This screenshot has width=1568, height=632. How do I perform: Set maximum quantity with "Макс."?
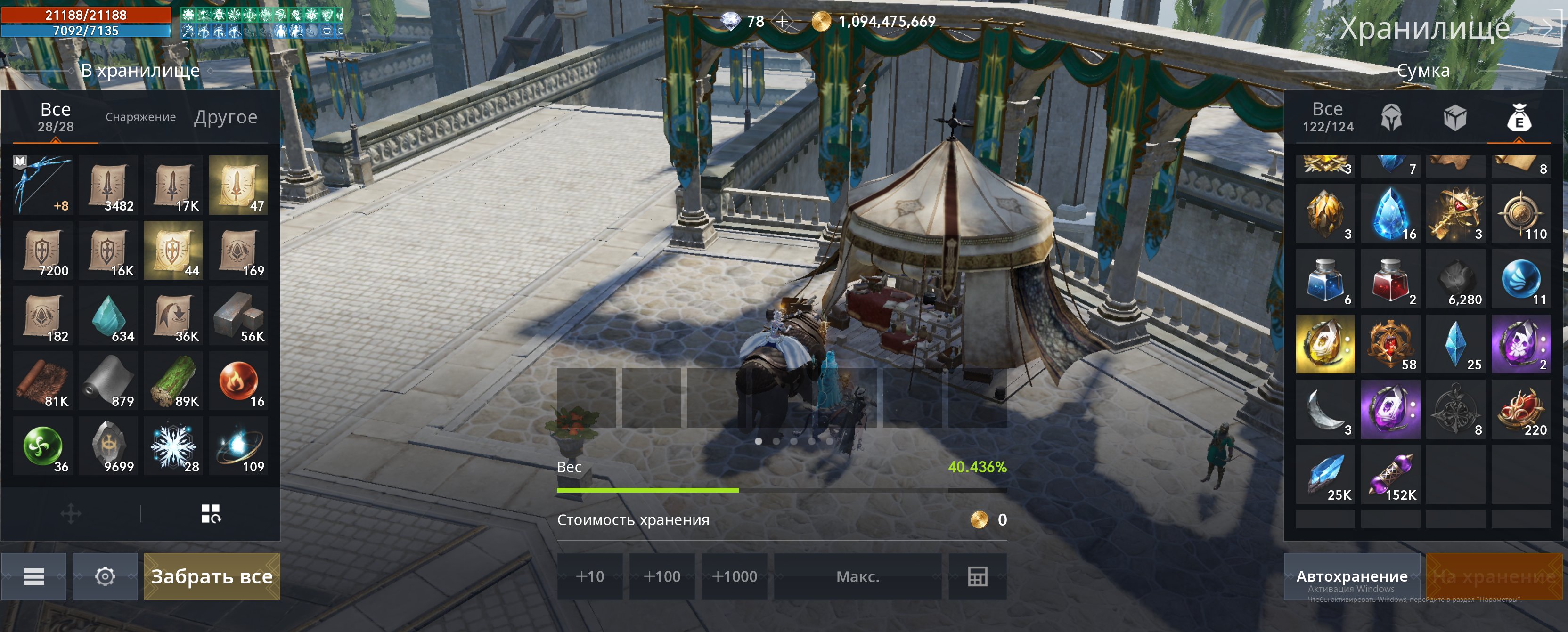pyautogui.click(x=857, y=576)
